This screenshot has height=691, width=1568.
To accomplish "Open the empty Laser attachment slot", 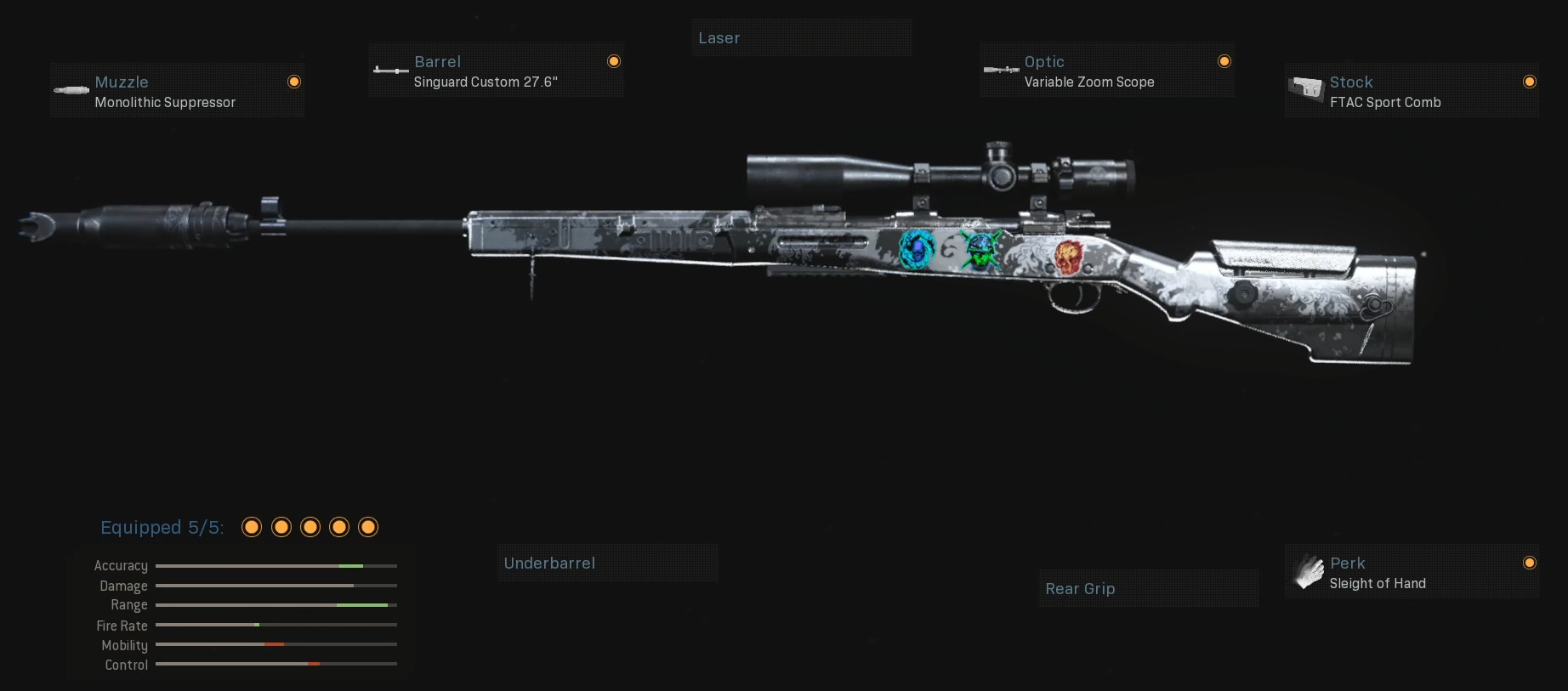I will (x=801, y=38).
